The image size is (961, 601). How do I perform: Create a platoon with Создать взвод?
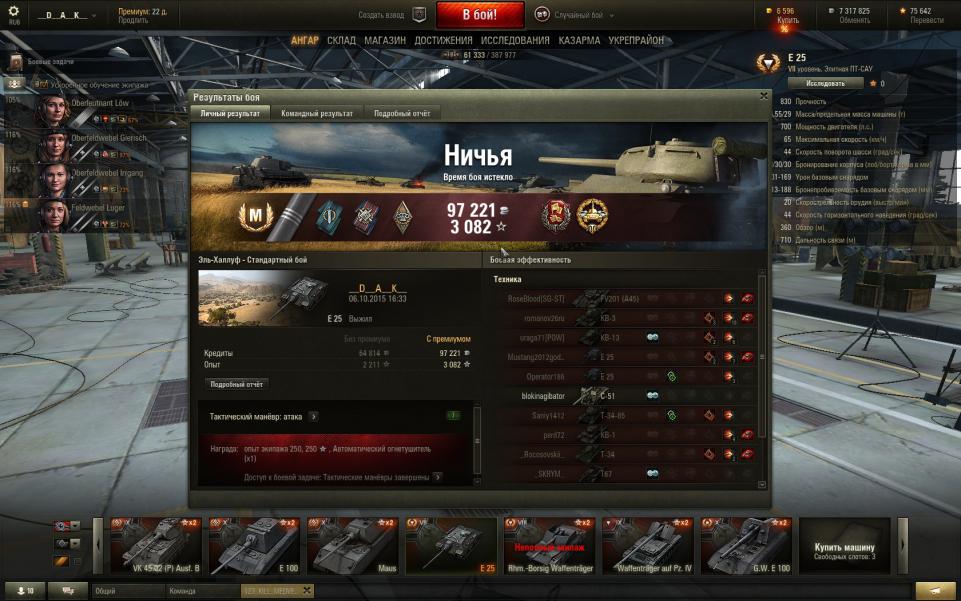(392, 15)
